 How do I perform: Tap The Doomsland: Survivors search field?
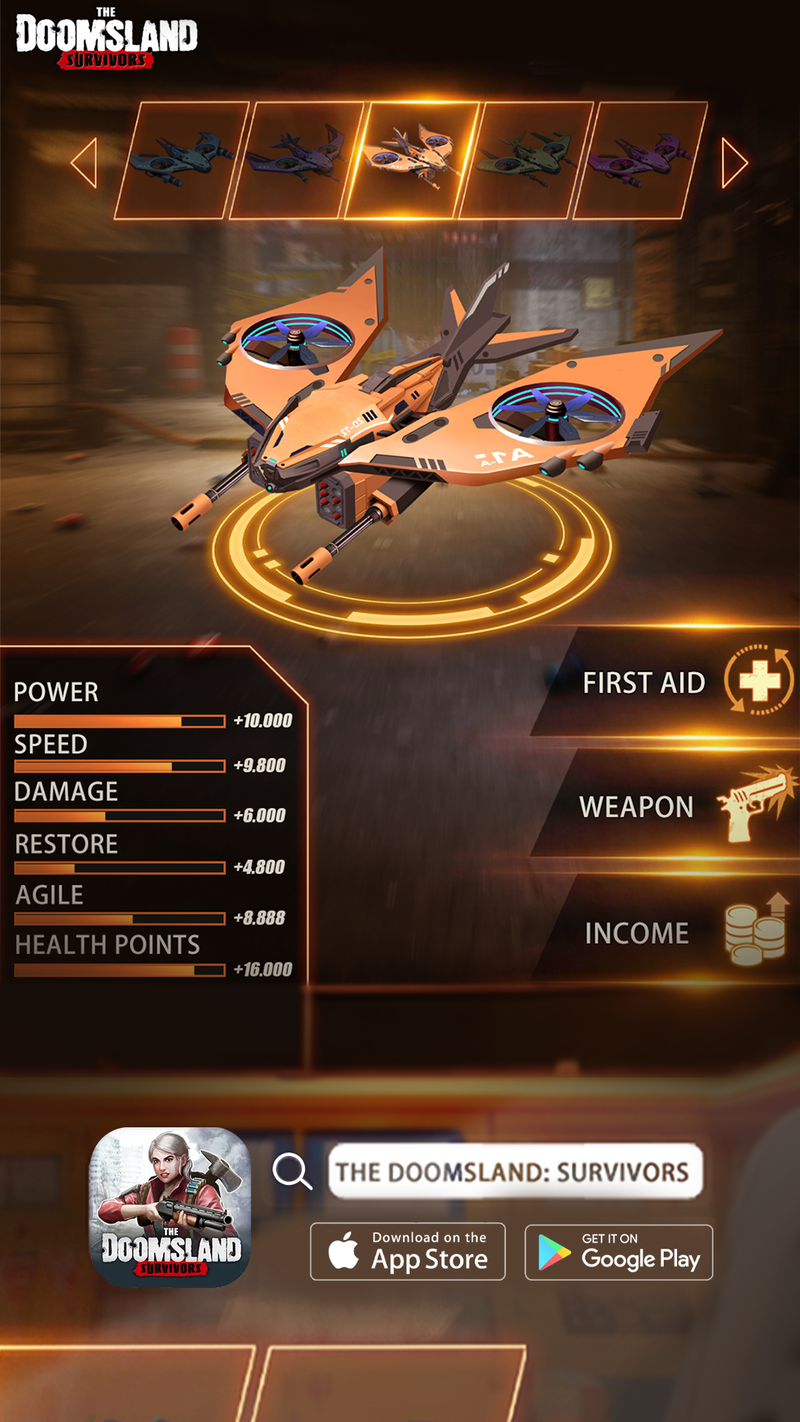(x=515, y=1171)
